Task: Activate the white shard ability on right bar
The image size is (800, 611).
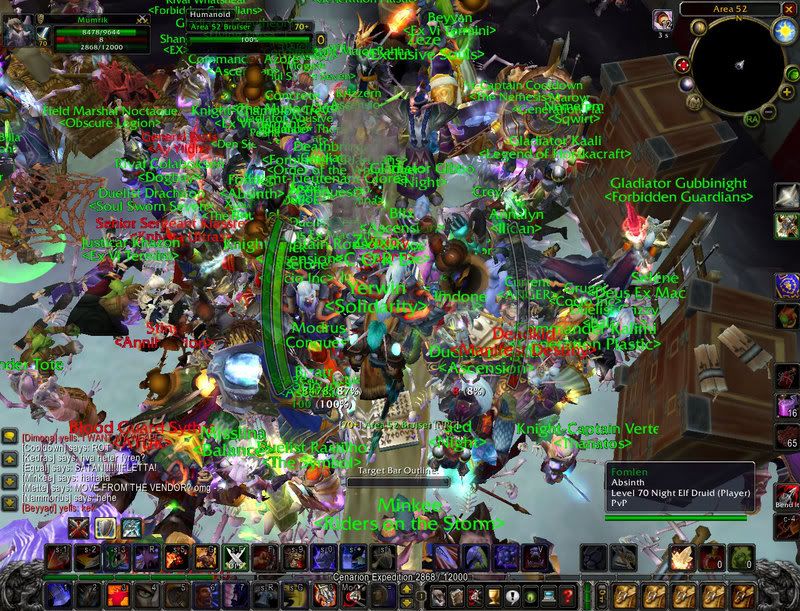Action: (787, 195)
